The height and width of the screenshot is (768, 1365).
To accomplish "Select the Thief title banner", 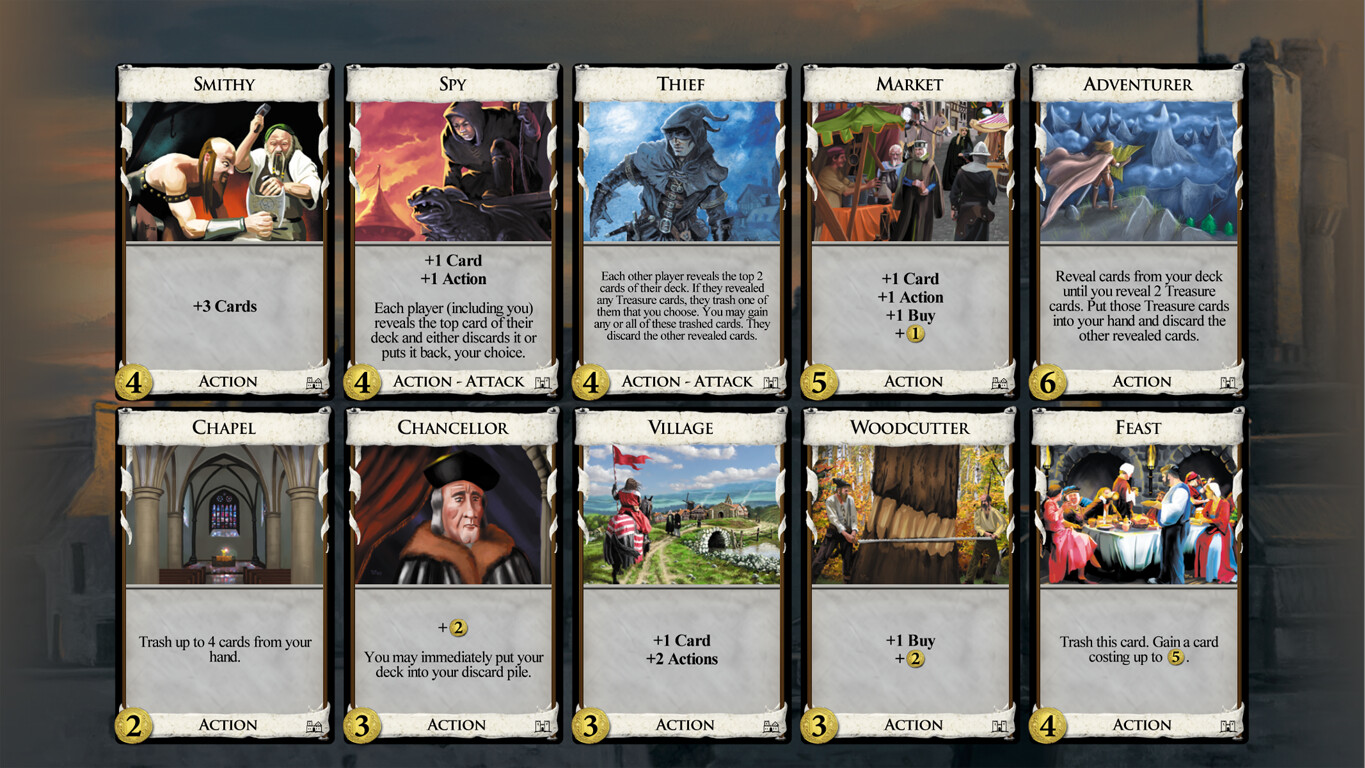I will point(680,84).
